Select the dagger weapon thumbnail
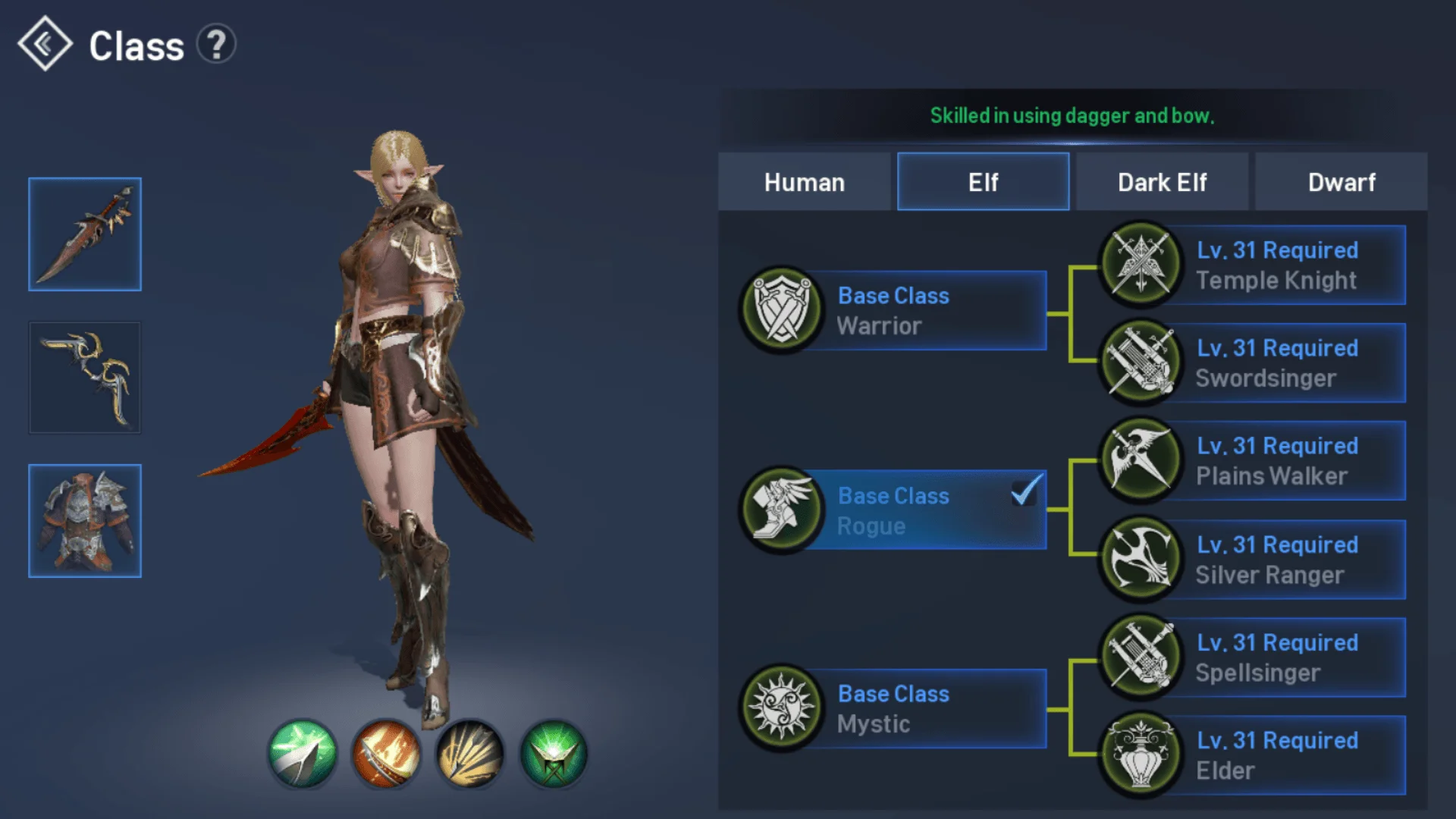Viewport: 1456px width, 819px height. click(x=84, y=233)
